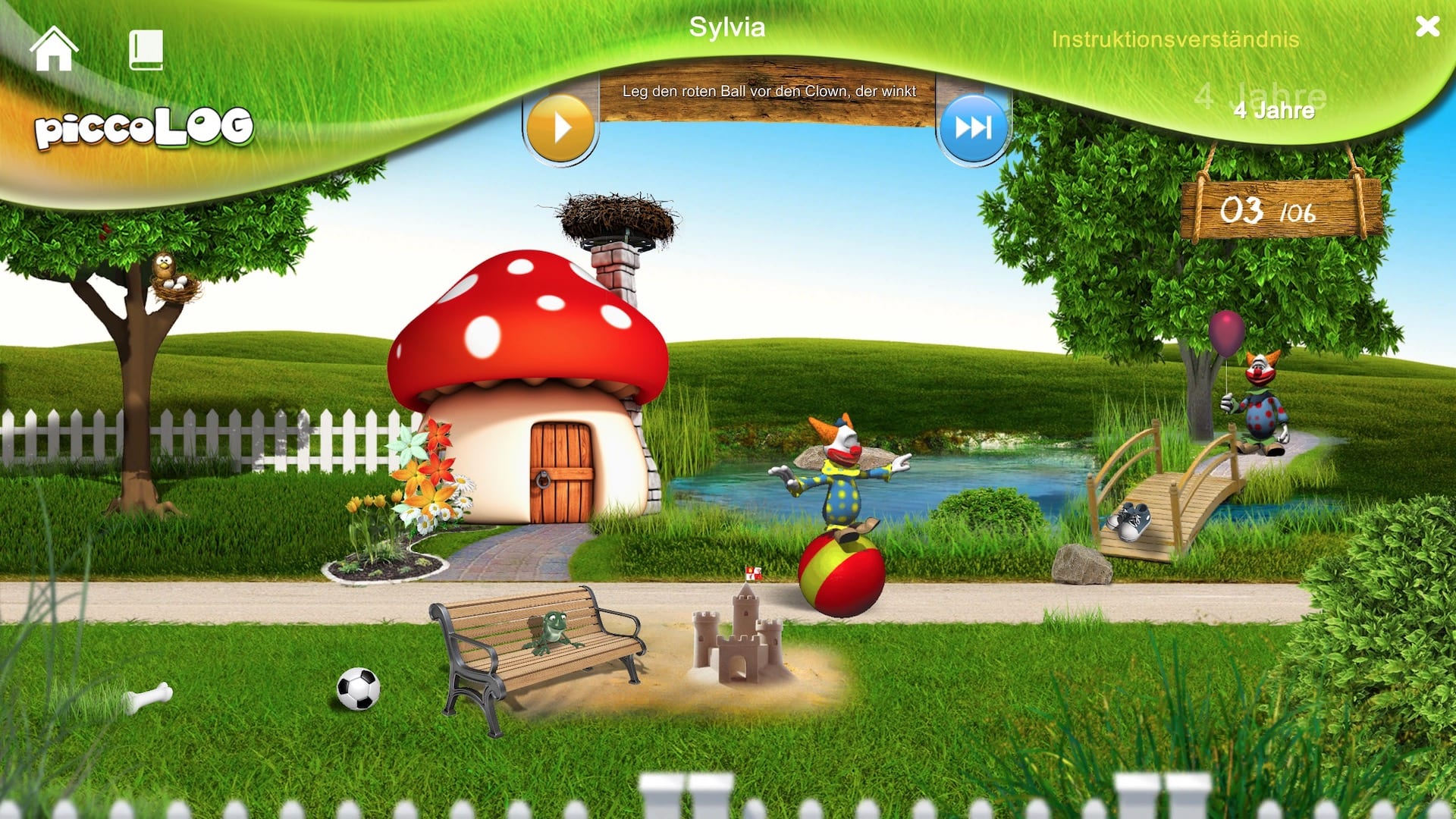
Task: Play the instruction audio with the orange button
Action: pyautogui.click(x=561, y=127)
